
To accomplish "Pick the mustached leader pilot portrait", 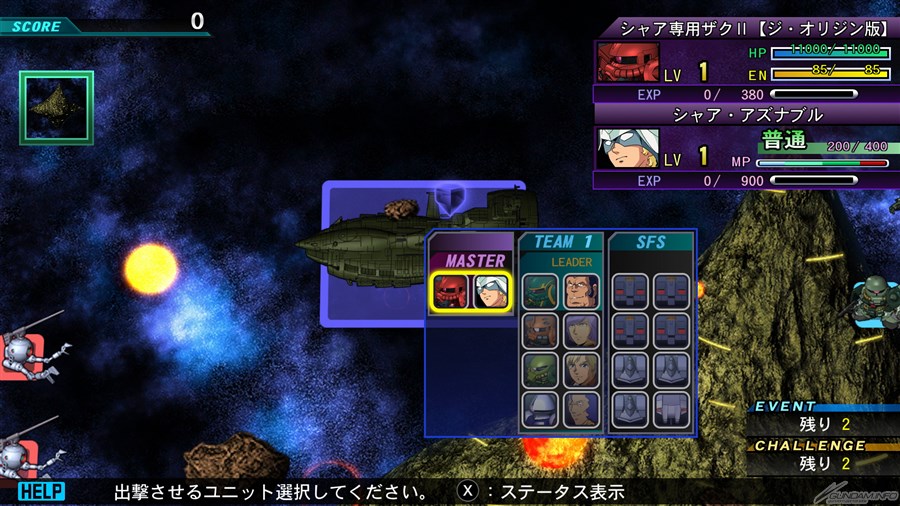I will (x=581, y=291).
